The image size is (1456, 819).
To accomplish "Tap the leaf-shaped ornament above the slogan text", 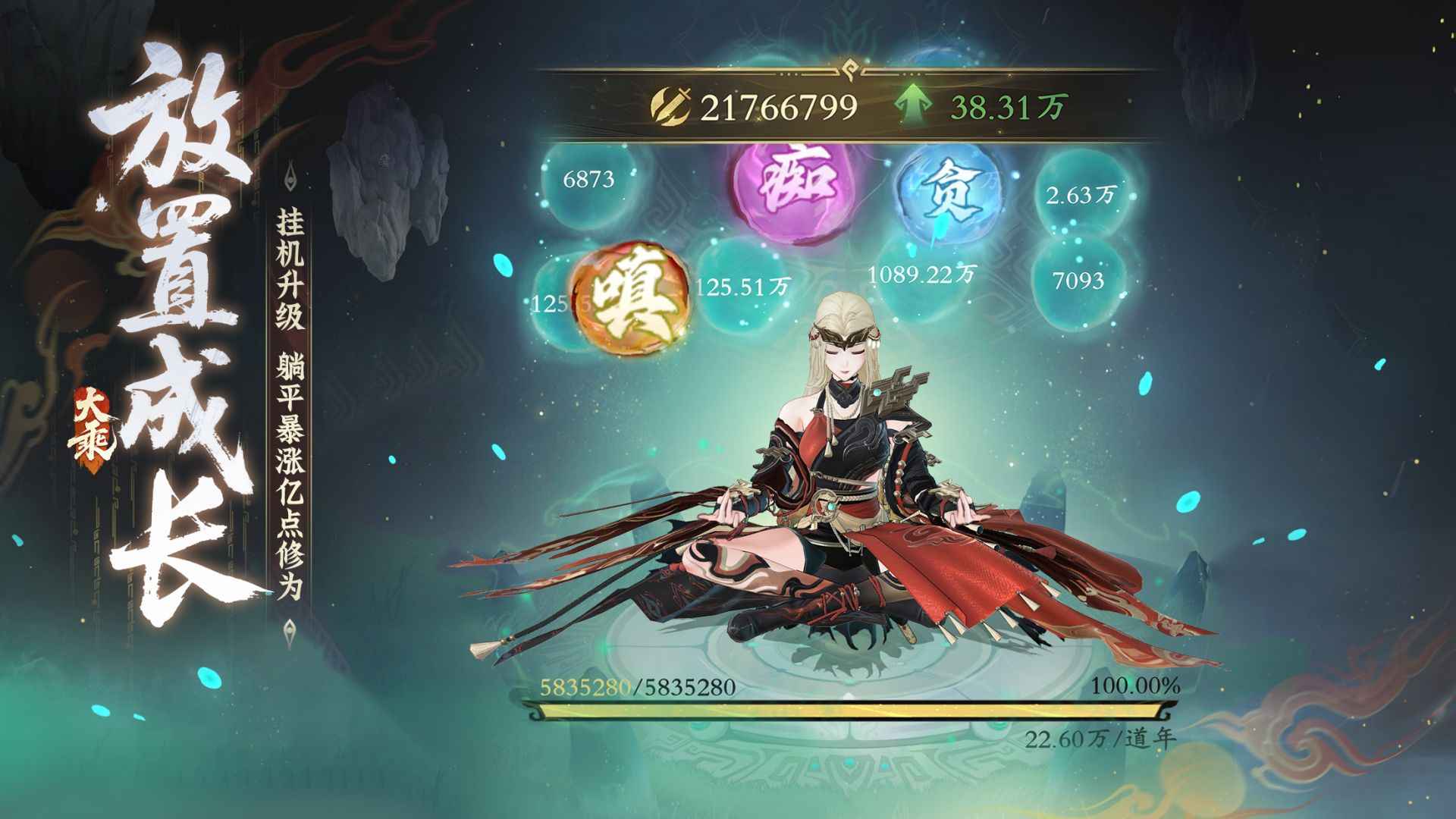I will [x=290, y=174].
